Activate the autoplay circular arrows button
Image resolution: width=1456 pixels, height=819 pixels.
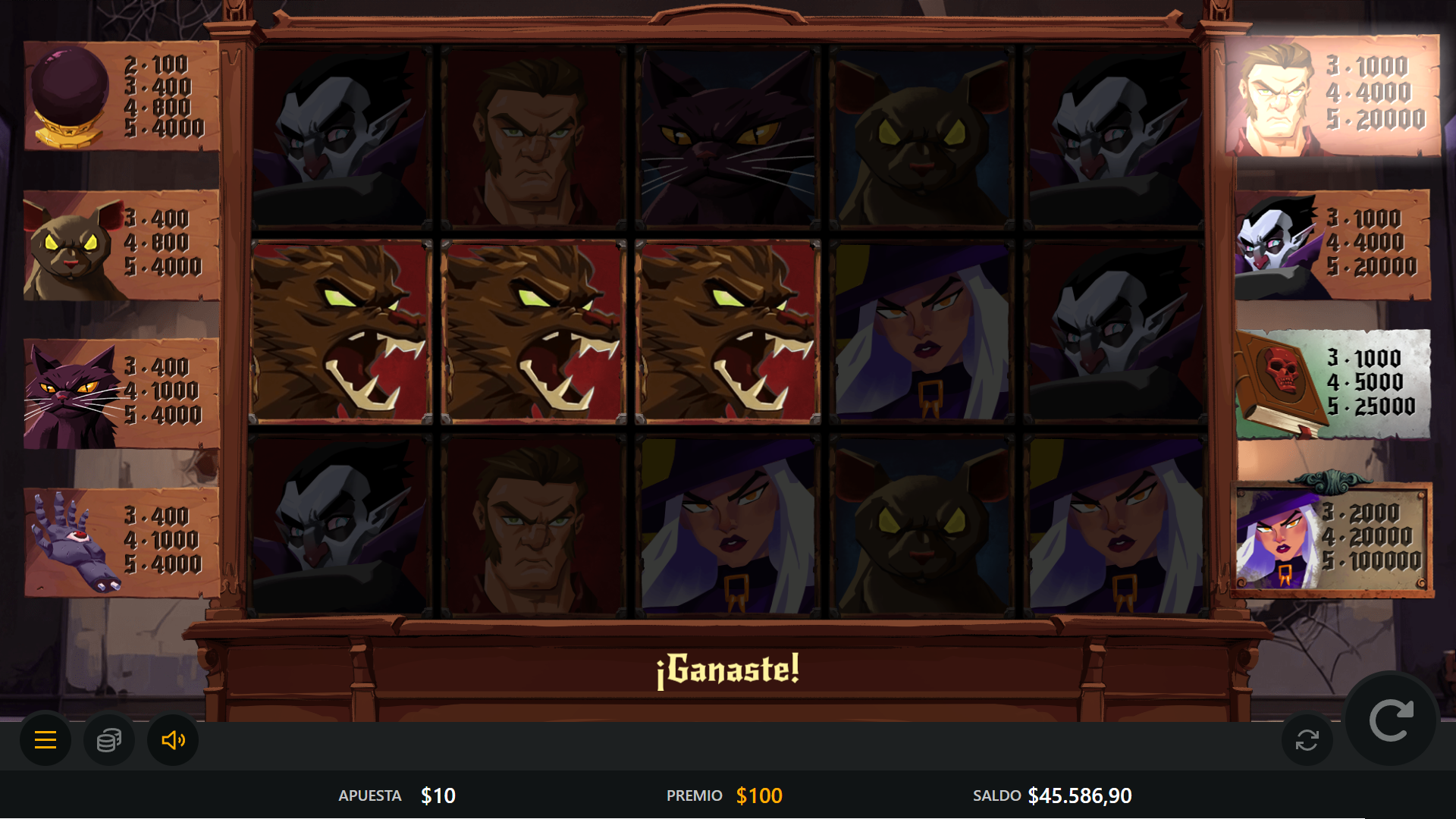1307,739
